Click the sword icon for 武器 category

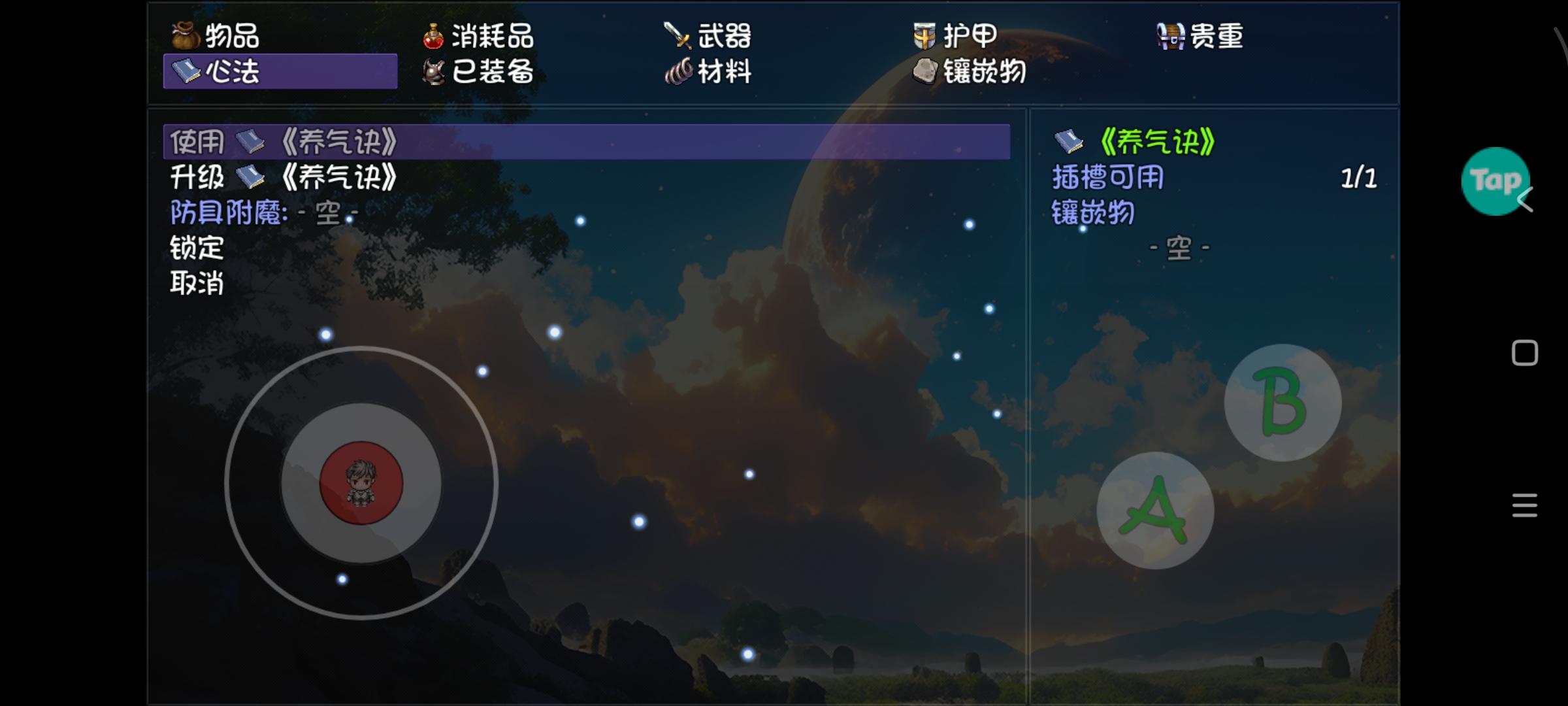677,37
